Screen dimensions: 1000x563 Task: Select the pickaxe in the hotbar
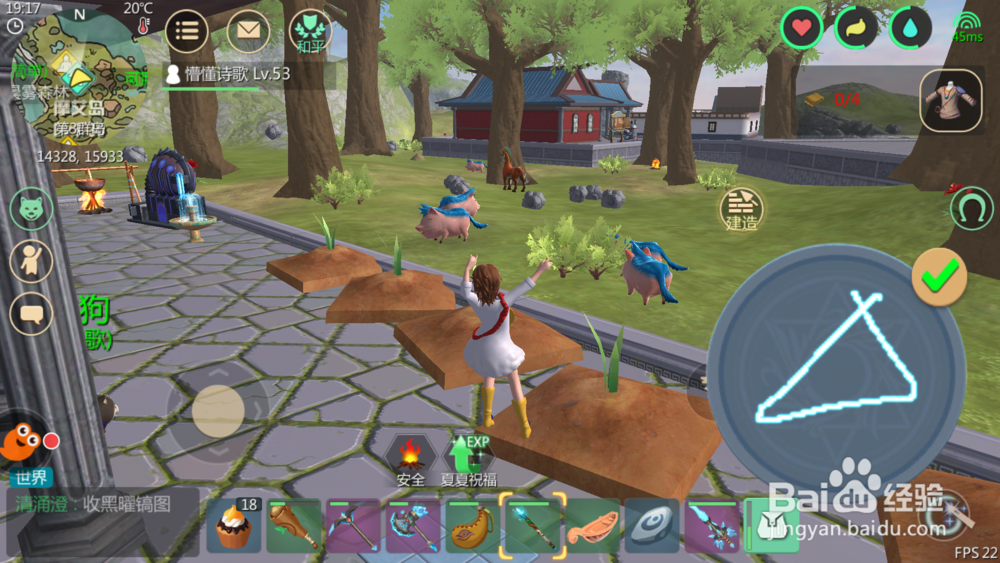pyautogui.click(x=354, y=526)
